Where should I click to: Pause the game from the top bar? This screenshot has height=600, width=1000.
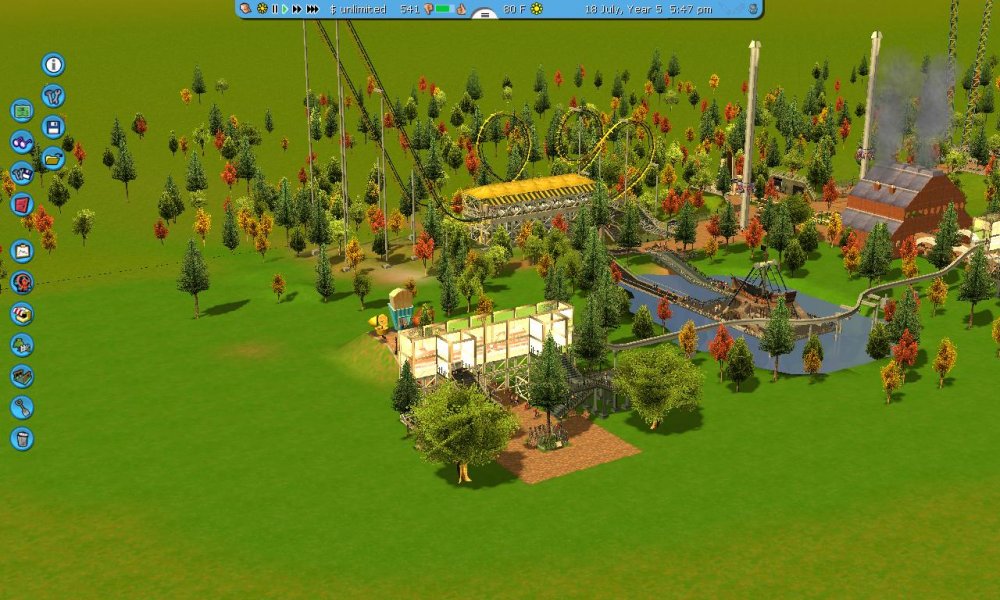coord(274,9)
